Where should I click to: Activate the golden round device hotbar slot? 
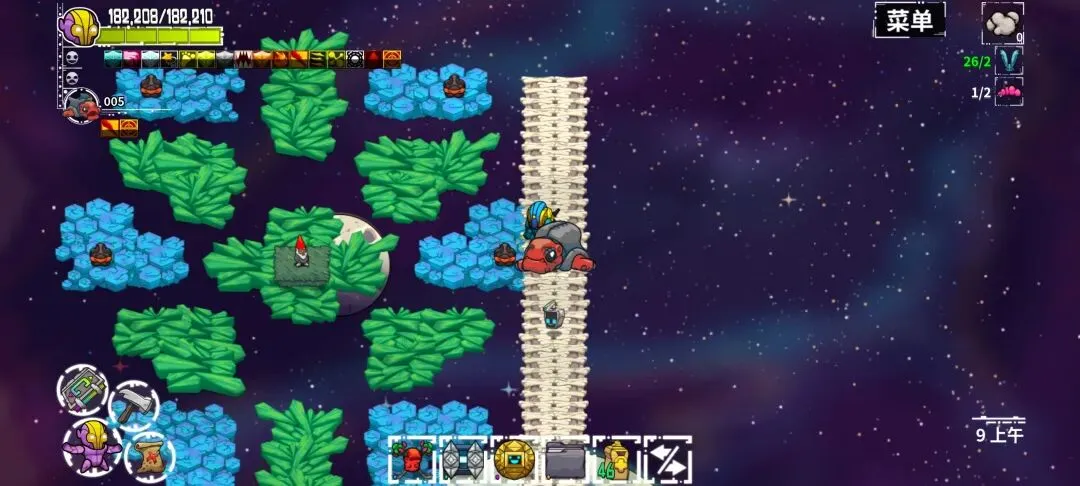tap(514, 460)
